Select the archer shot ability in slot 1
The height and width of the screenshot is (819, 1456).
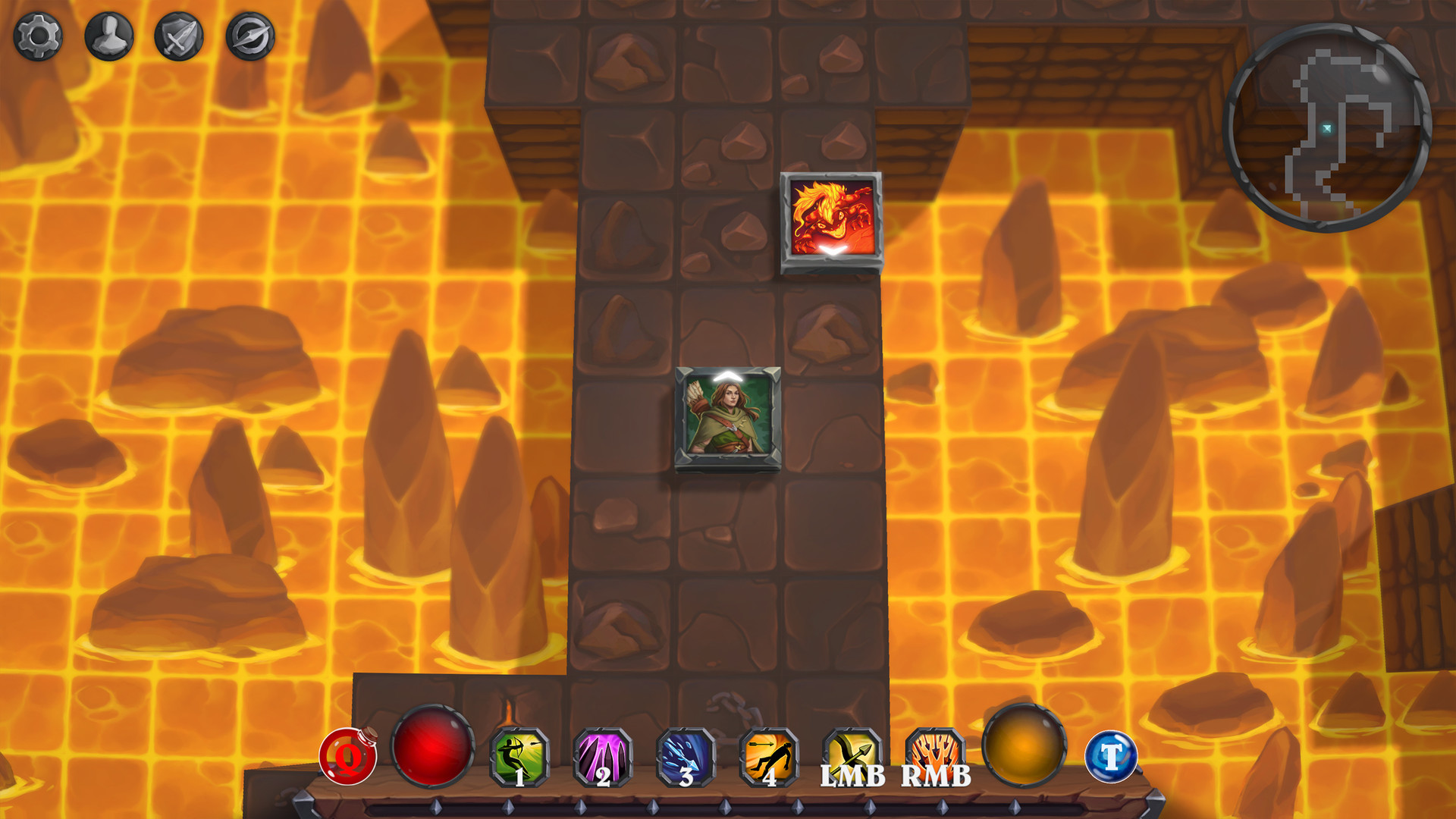click(520, 758)
